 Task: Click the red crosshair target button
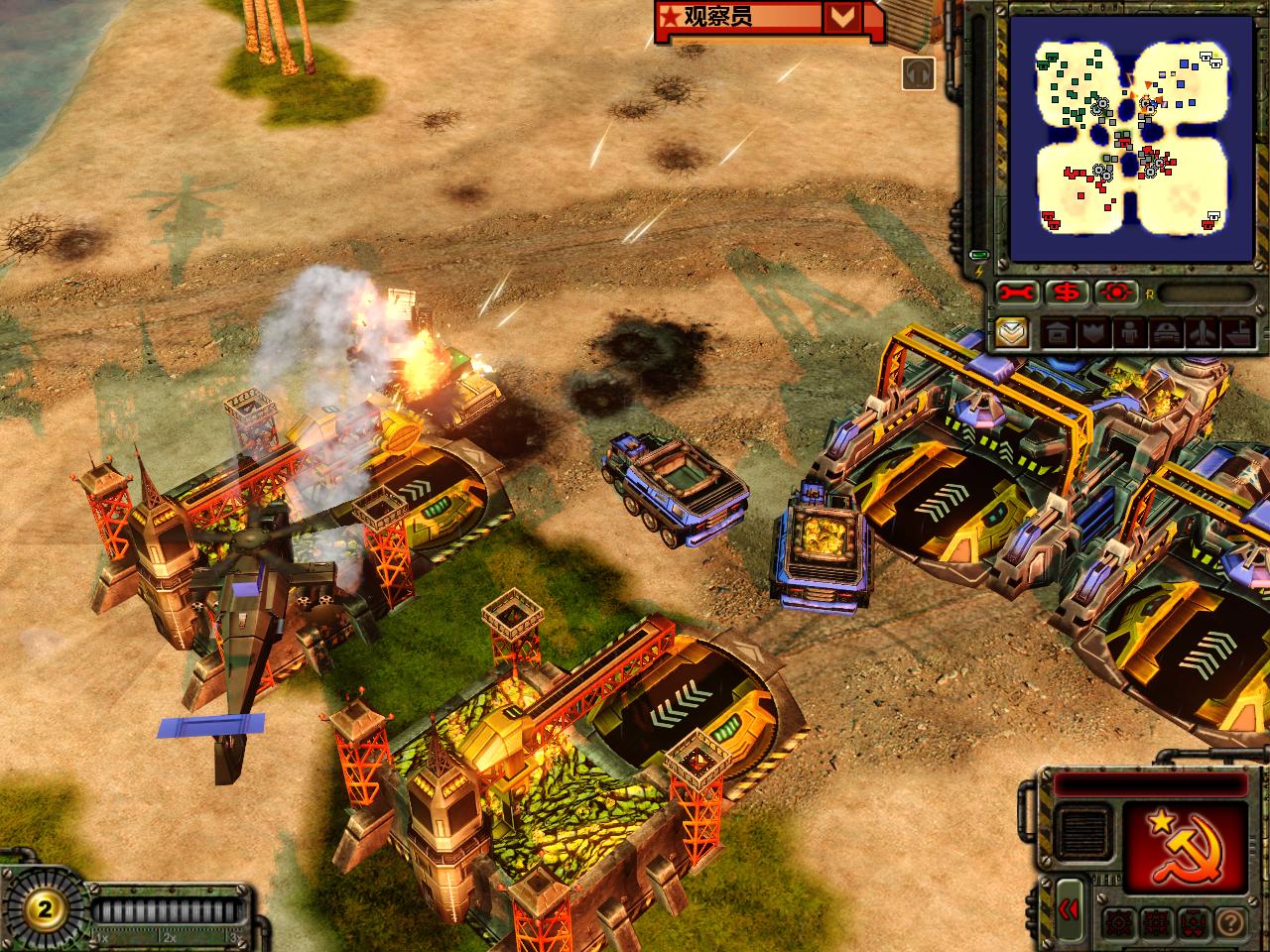1117,293
